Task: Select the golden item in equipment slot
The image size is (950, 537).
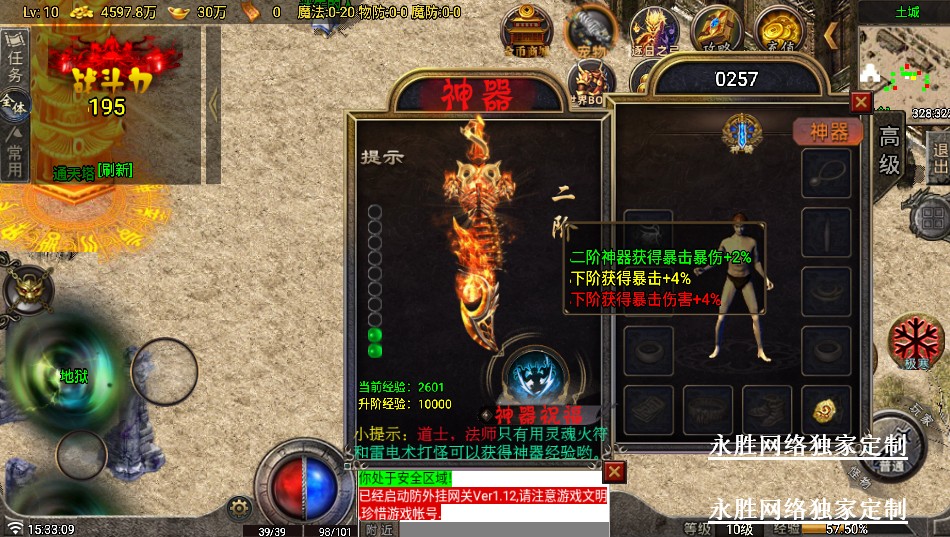Action: tap(826, 411)
